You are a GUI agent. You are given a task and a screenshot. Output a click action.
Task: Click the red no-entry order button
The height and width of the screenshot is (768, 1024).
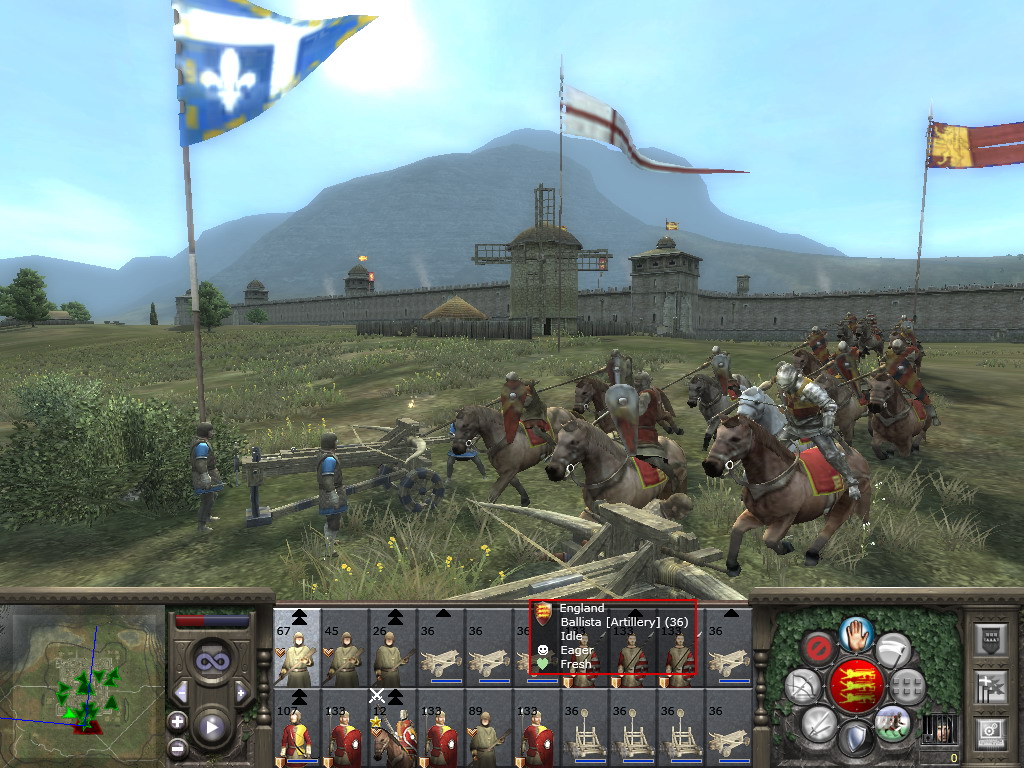click(819, 648)
